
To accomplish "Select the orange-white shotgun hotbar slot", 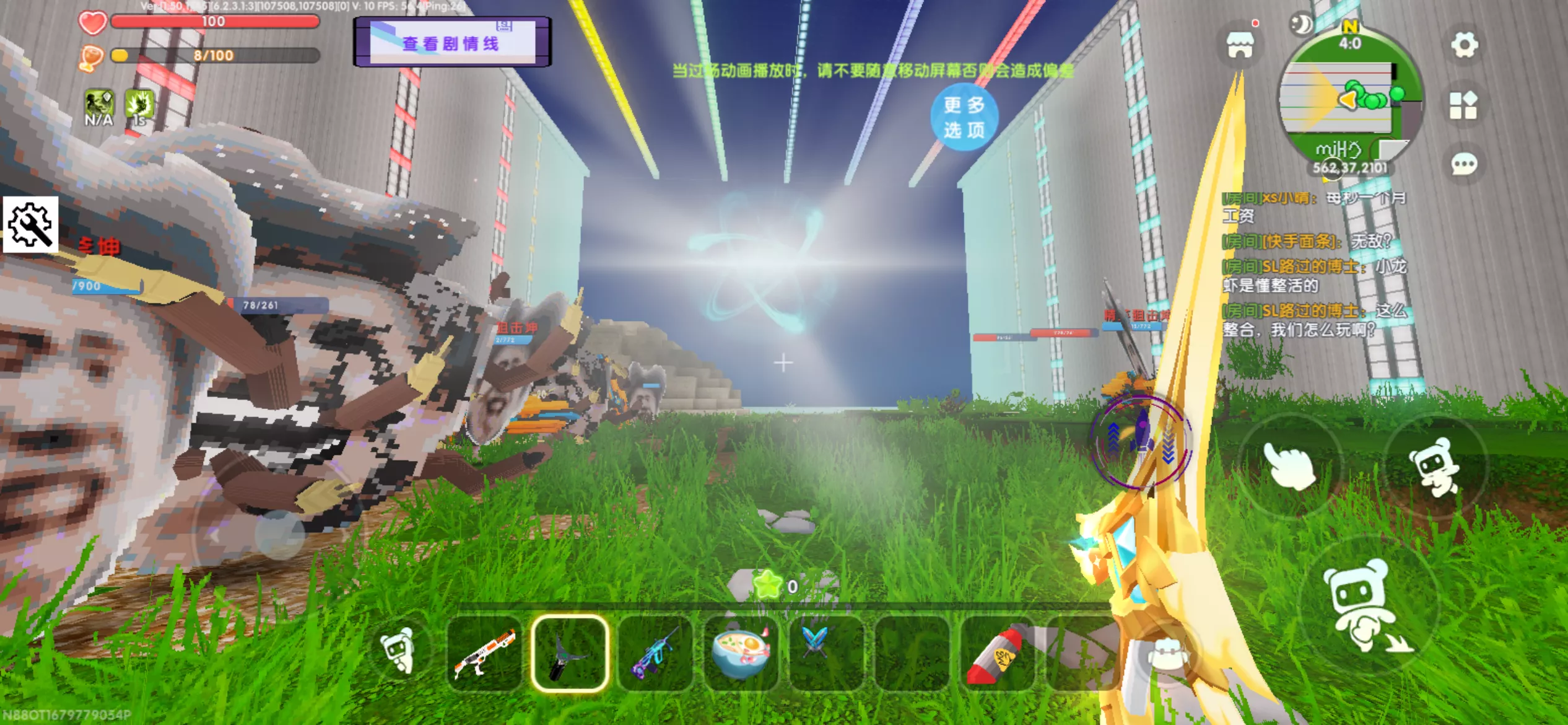I will 484,653.
